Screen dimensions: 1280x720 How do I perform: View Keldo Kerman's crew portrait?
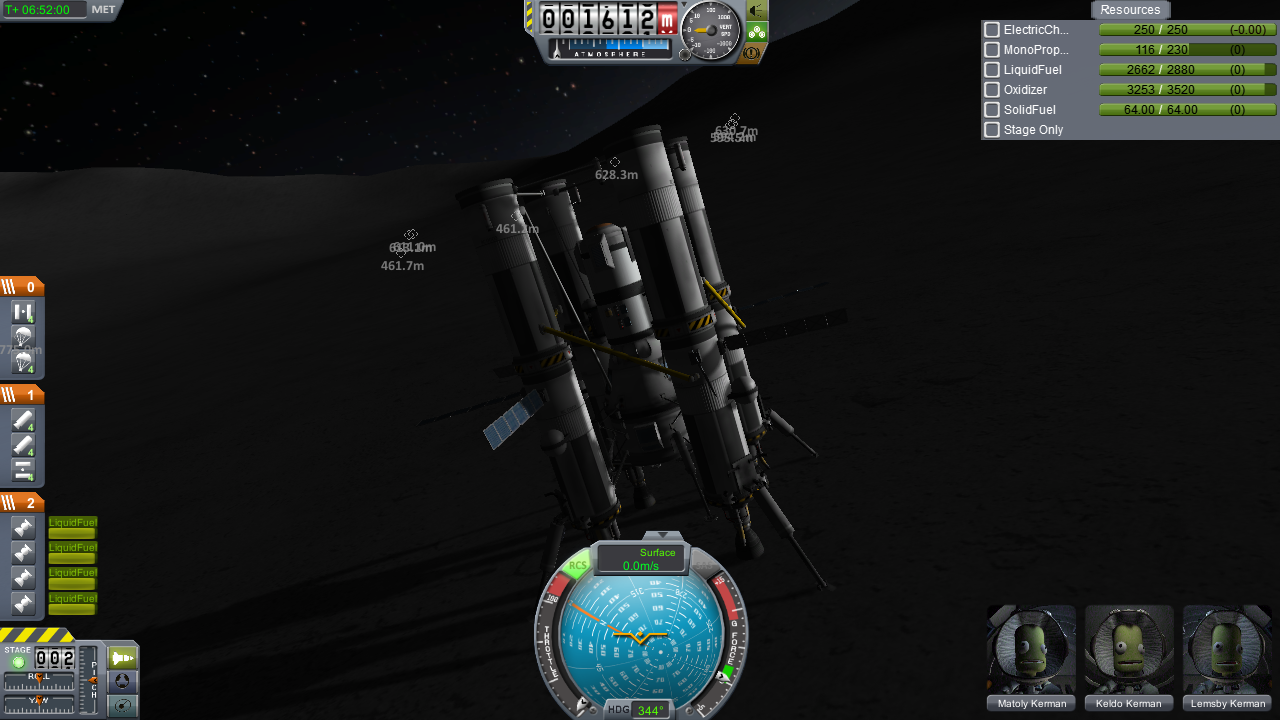coord(1129,650)
